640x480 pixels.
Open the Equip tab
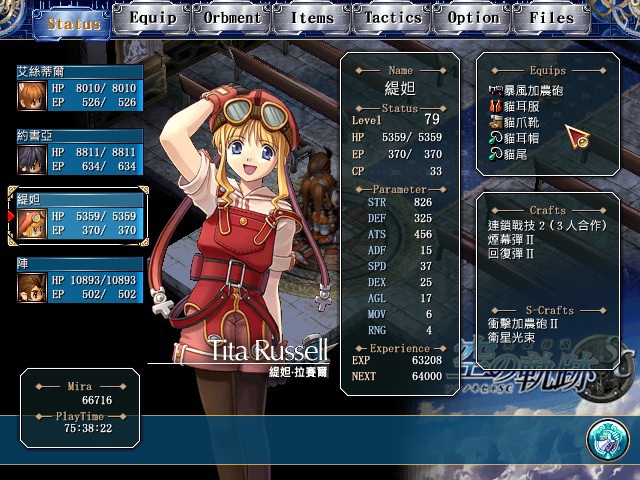pyautogui.click(x=152, y=18)
